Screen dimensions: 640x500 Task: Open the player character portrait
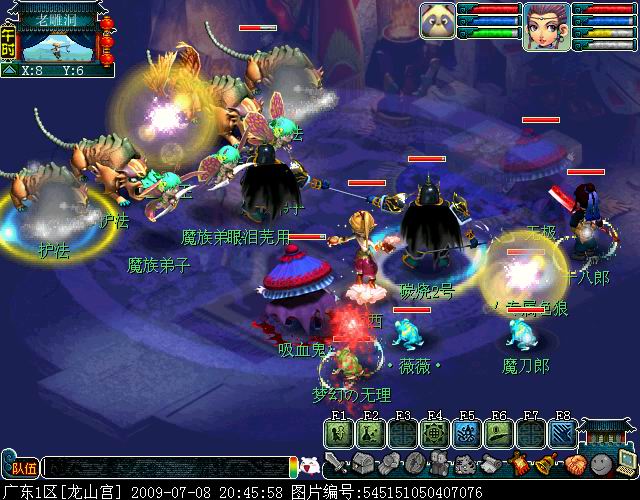pos(546,24)
